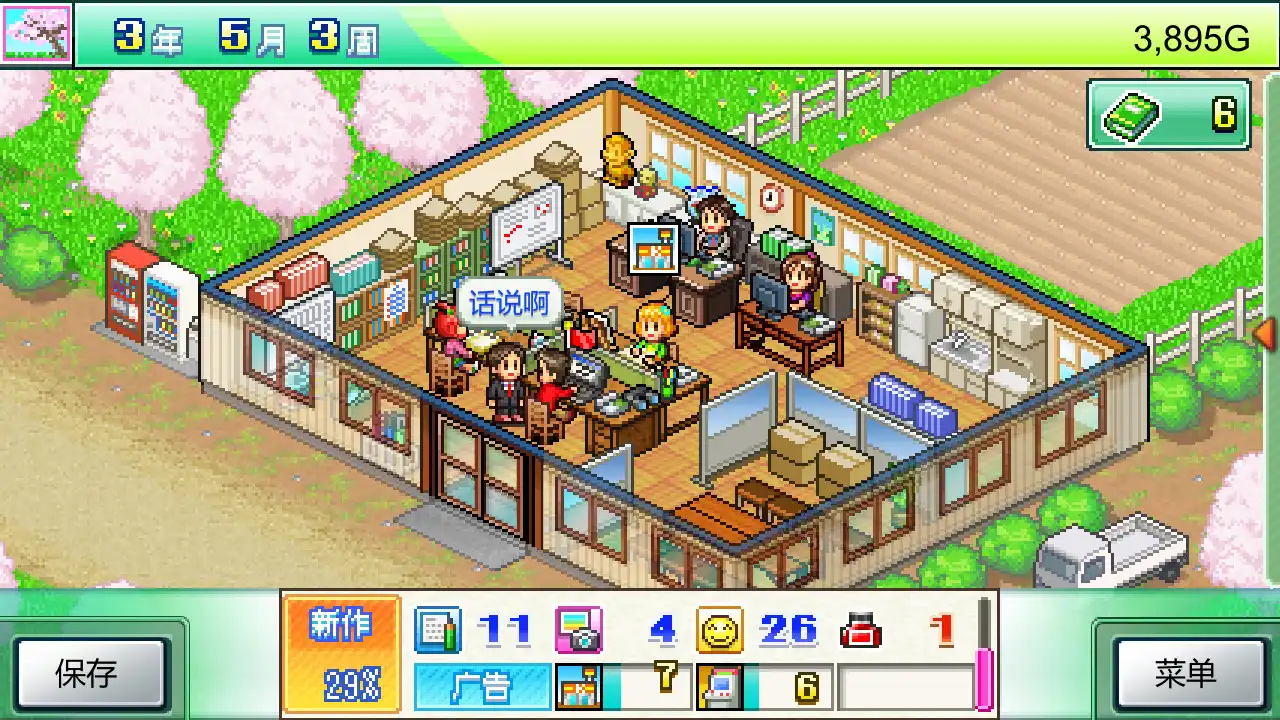Click the green research book counter in top right

(1168, 115)
